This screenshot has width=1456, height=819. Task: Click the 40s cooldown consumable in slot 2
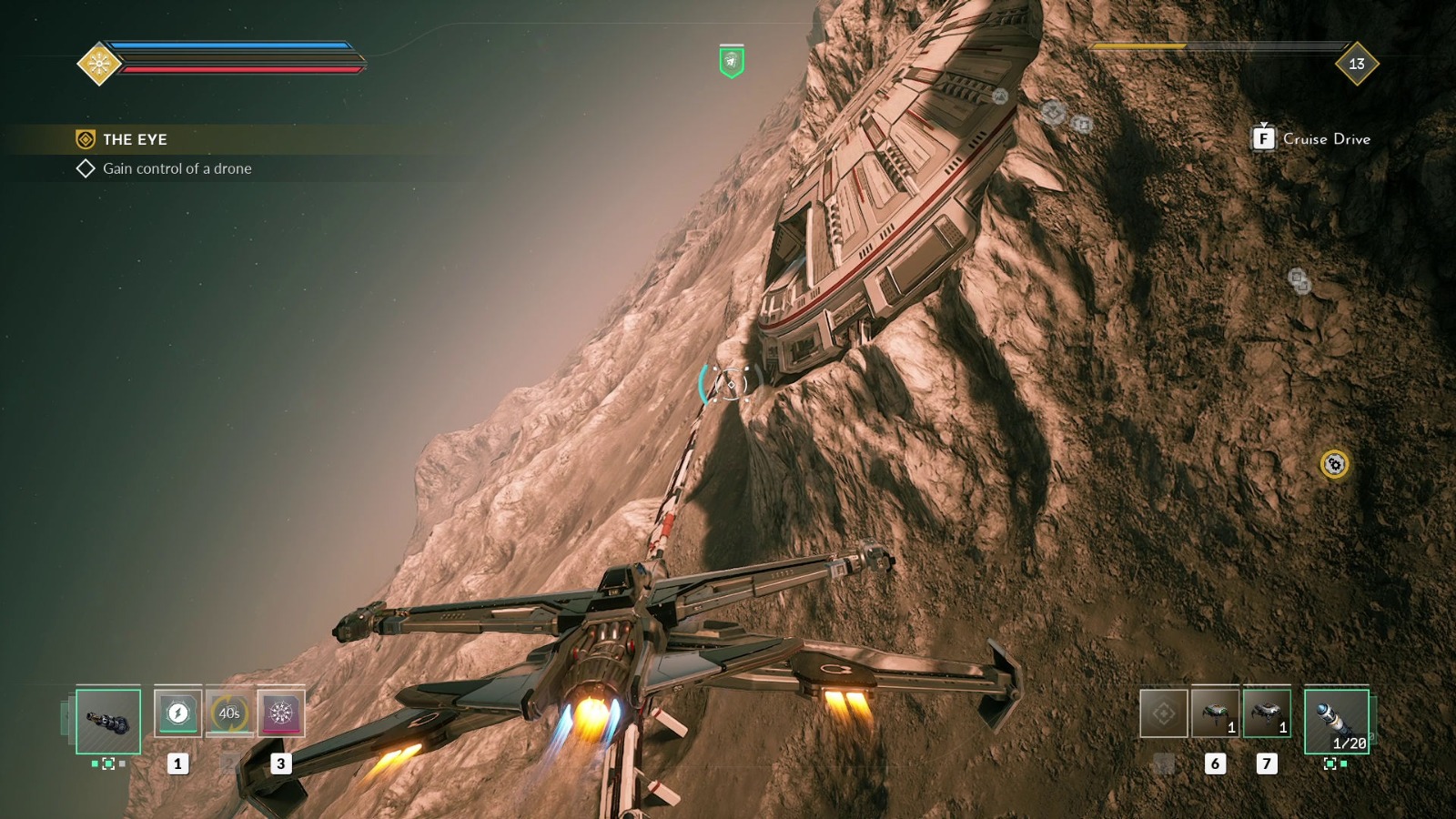(229, 714)
